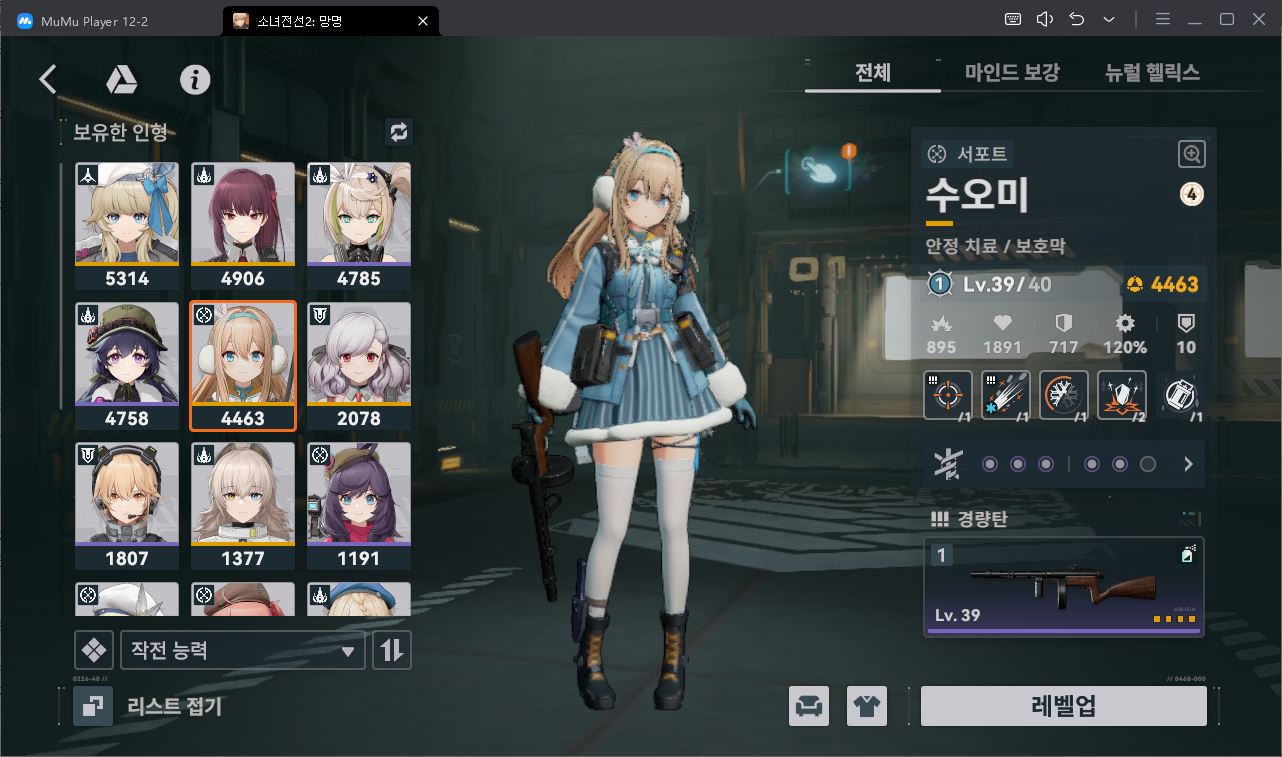Image resolution: width=1282 pixels, height=757 pixels.
Task: Open the outfit shirt icon button
Action: point(866,706)
